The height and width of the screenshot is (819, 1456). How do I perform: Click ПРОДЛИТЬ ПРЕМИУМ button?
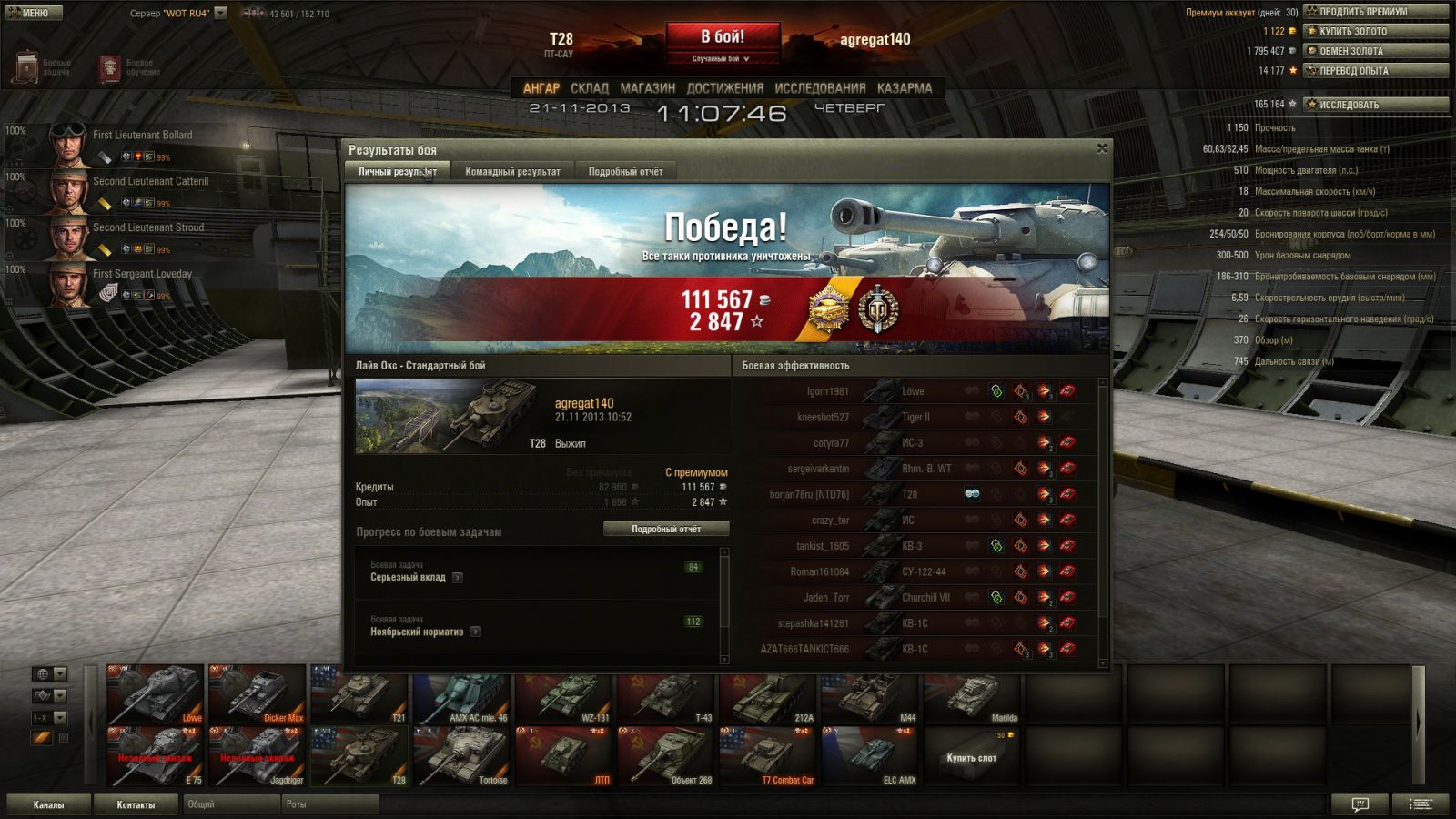click(1375, 12)
